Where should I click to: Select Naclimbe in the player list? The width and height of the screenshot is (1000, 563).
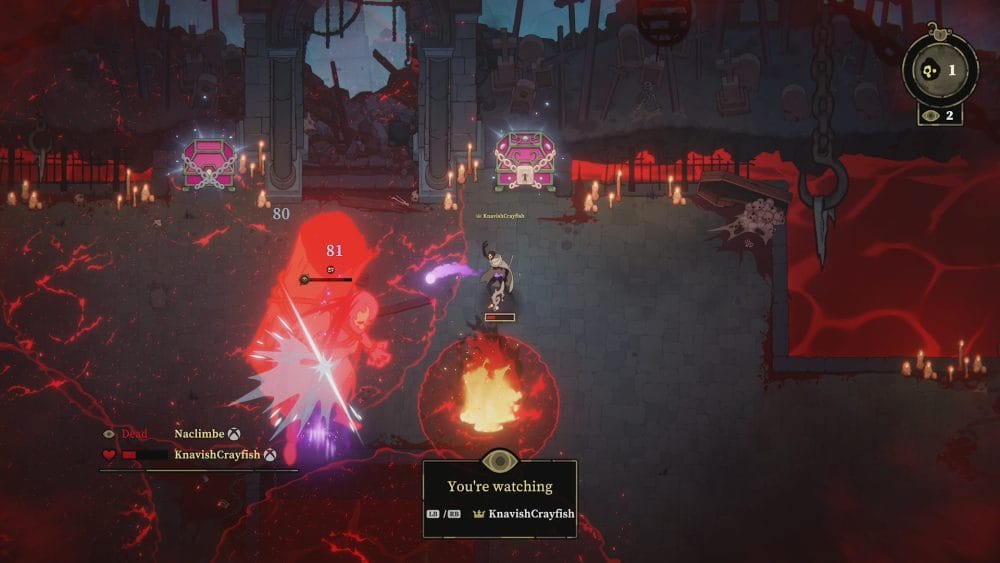coord(199,434)
